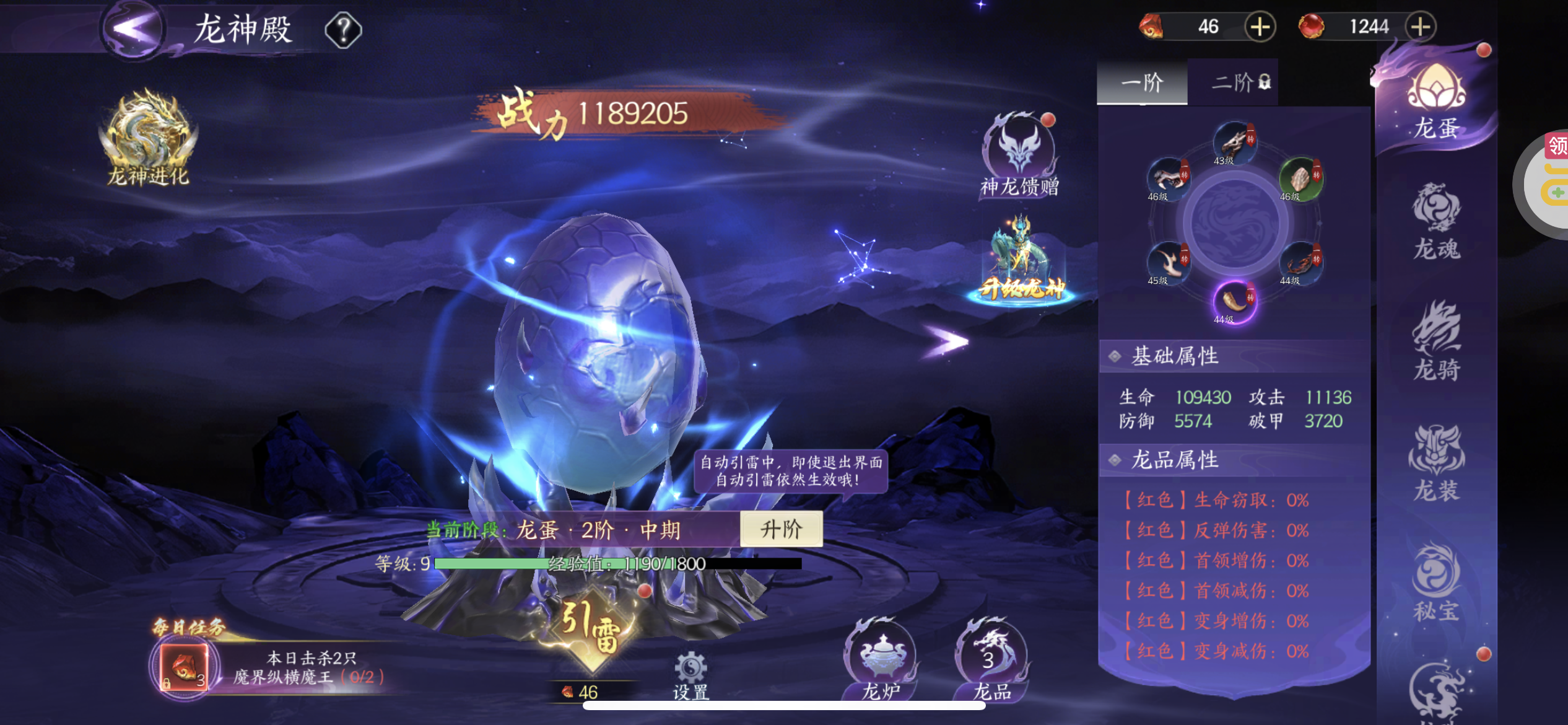This screenshot has width=1568, height=725.
Task: Select the 秘宝 side menu entry
Action: click(x=1437, y=582)
